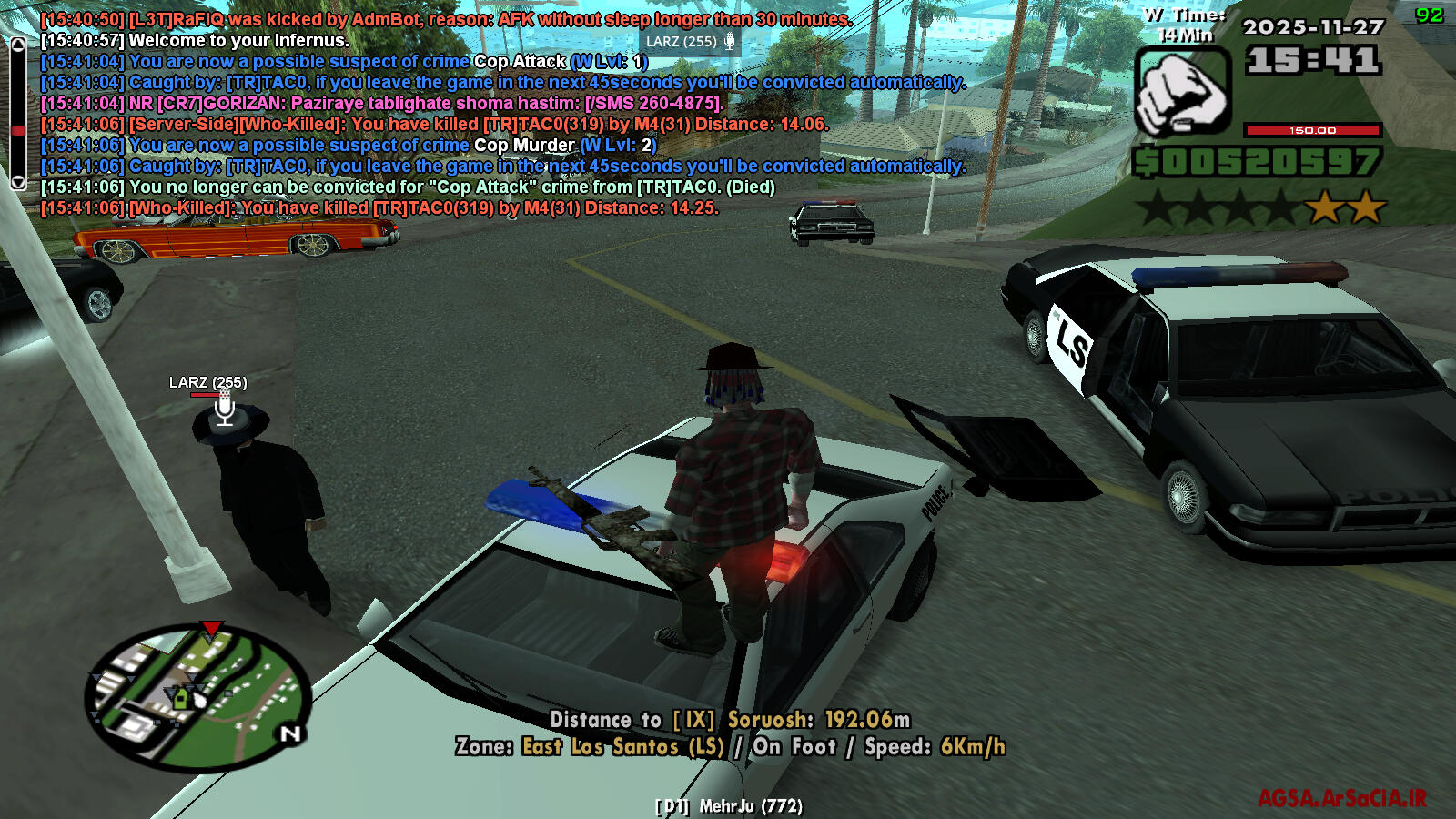This screenshot has height=819, width=1456.
Task: Open the circular radar minimap
Action: click(x=198, y=699)
